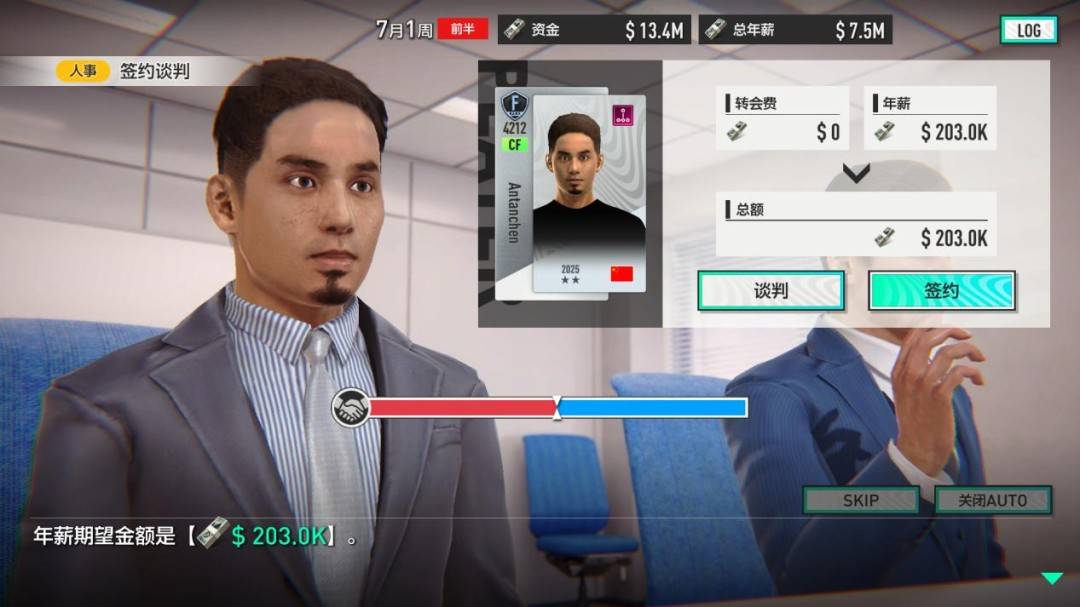
Task: Click the 谈判 negotiate button
Action: coord(770,291)
